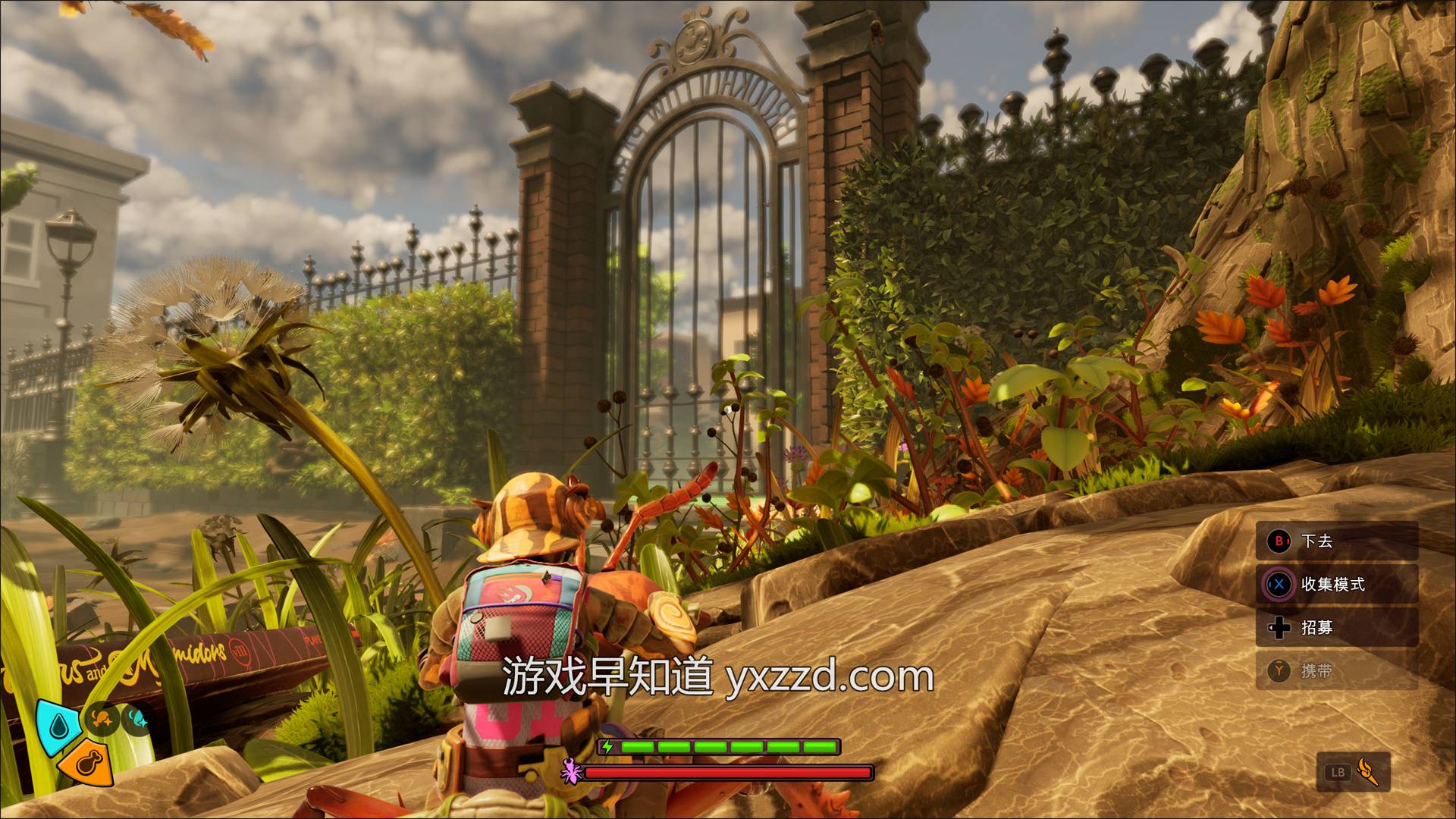
Task: Activate the torch item icon
Action: (x=1367, y=772)
